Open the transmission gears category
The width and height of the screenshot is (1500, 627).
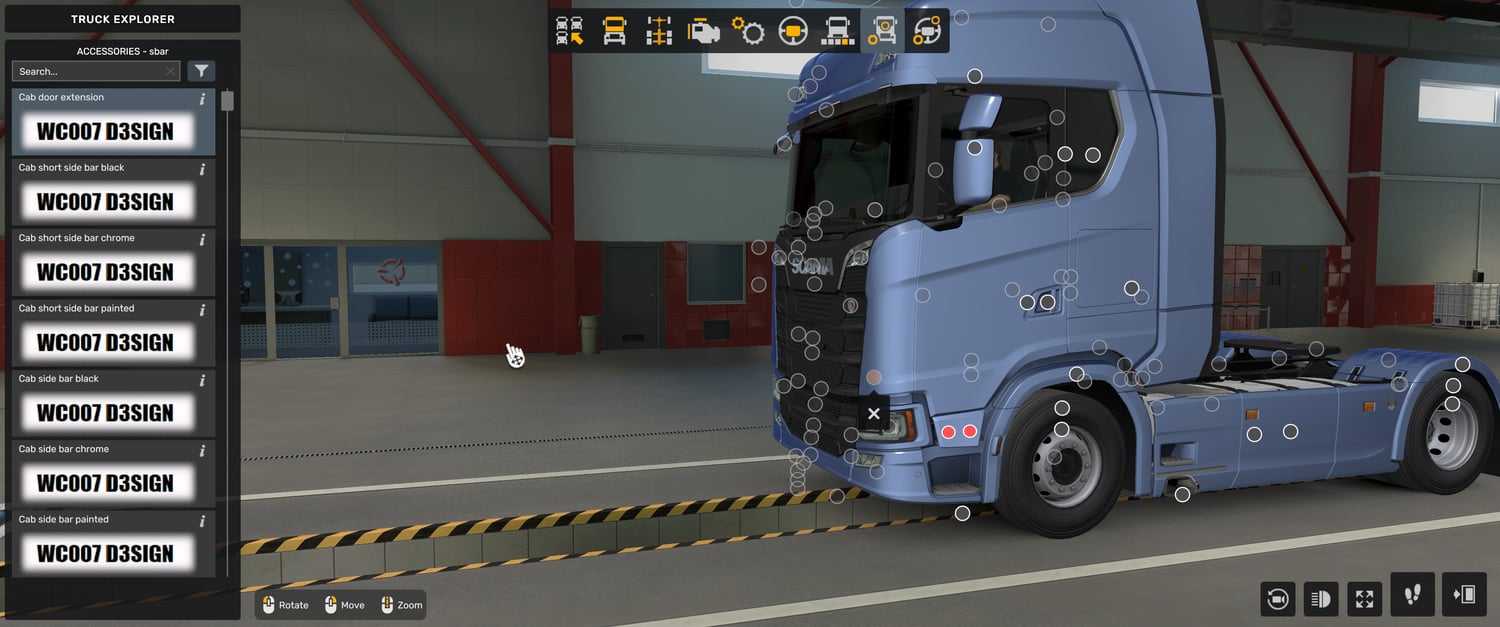pos(748,31)
